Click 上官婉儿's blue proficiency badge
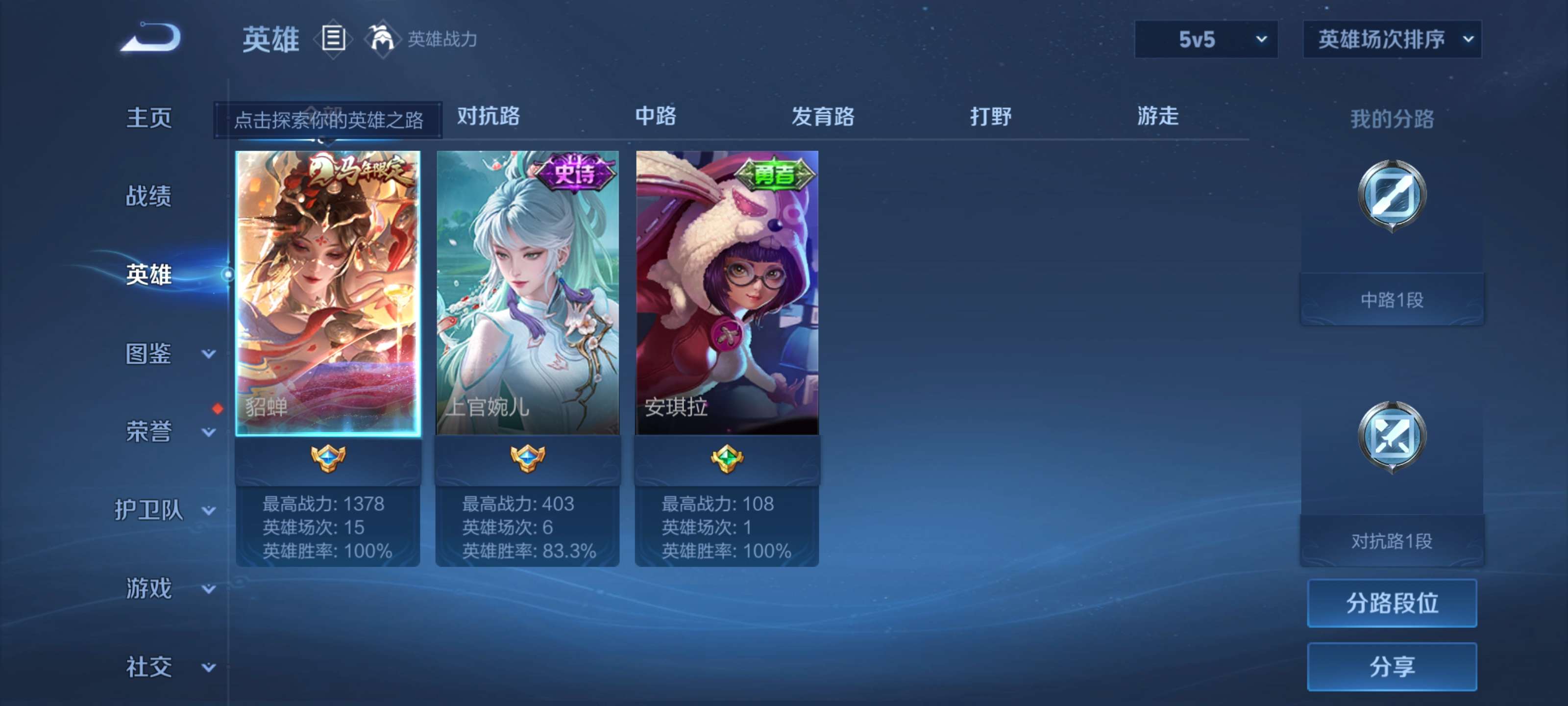This screenshot has width=1568, height=706. (527, 460)
